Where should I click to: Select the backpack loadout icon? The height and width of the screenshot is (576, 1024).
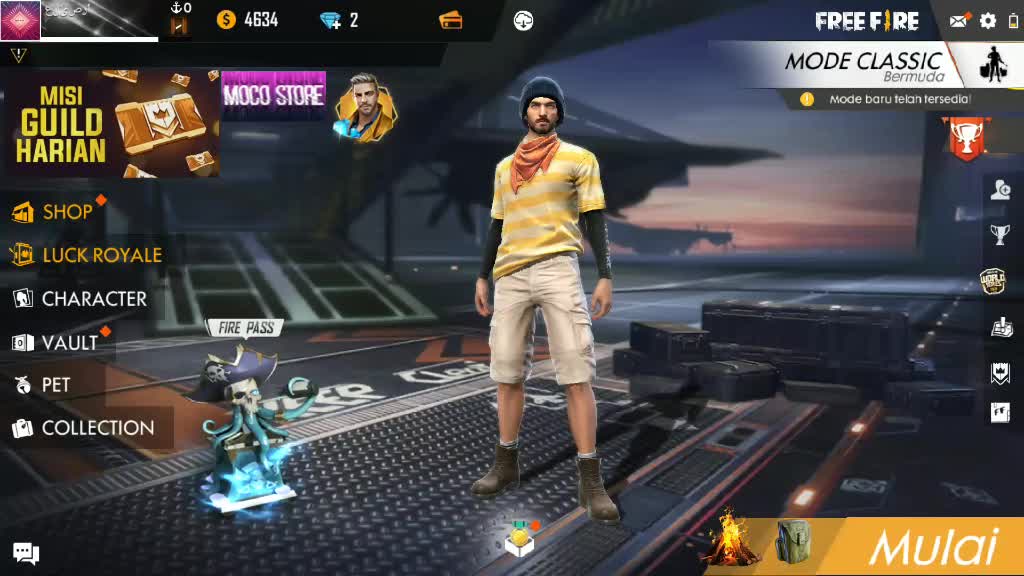coord(794,543)
